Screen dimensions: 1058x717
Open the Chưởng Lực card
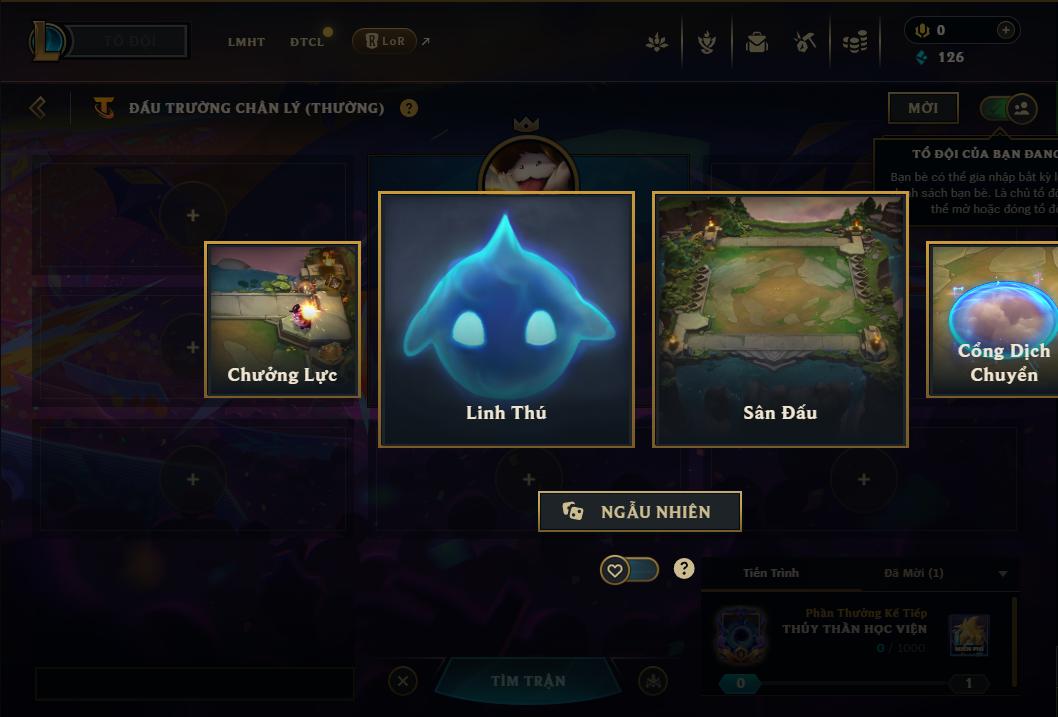point(282,319)
